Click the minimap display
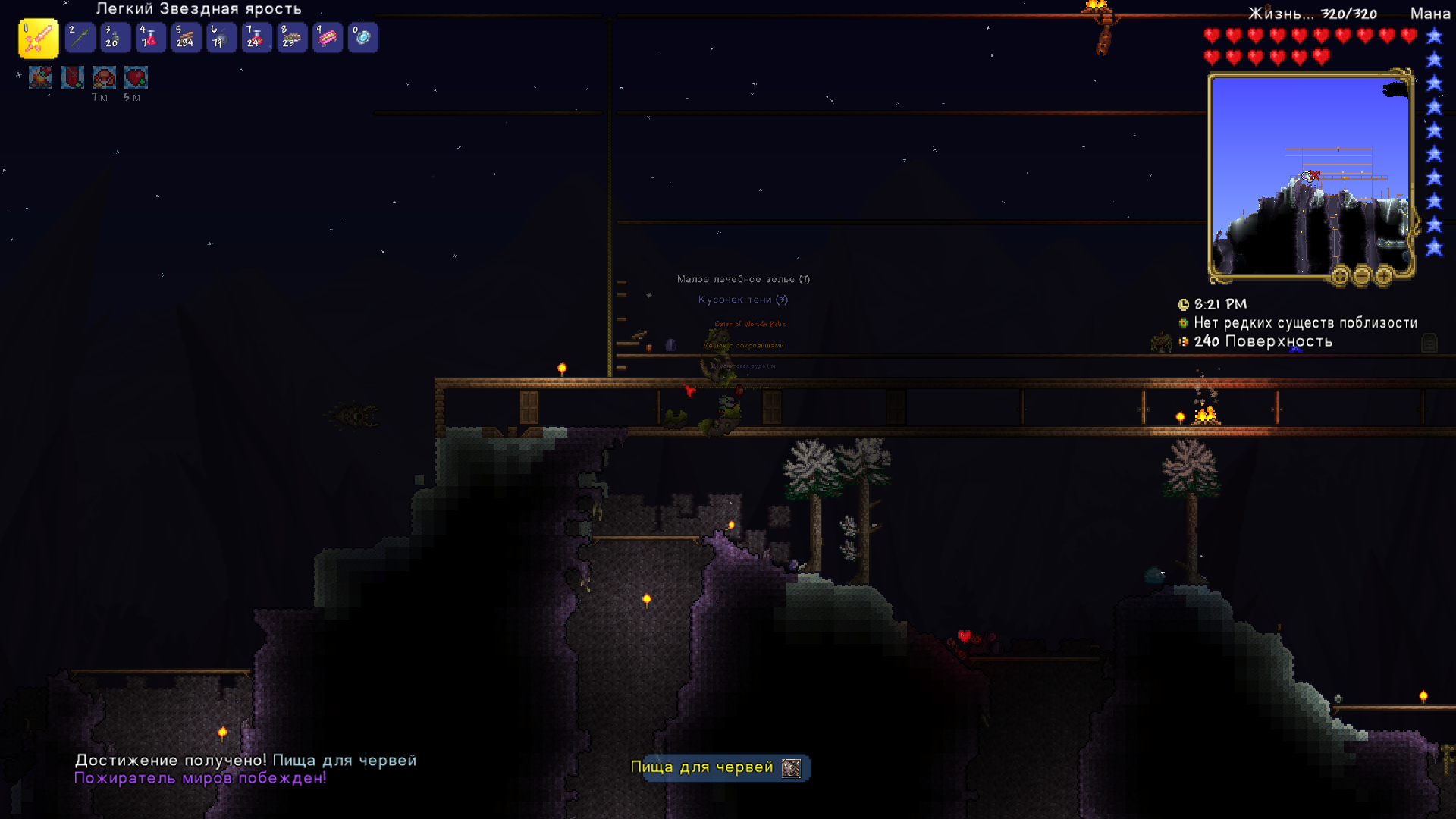 coord(1310,176)
